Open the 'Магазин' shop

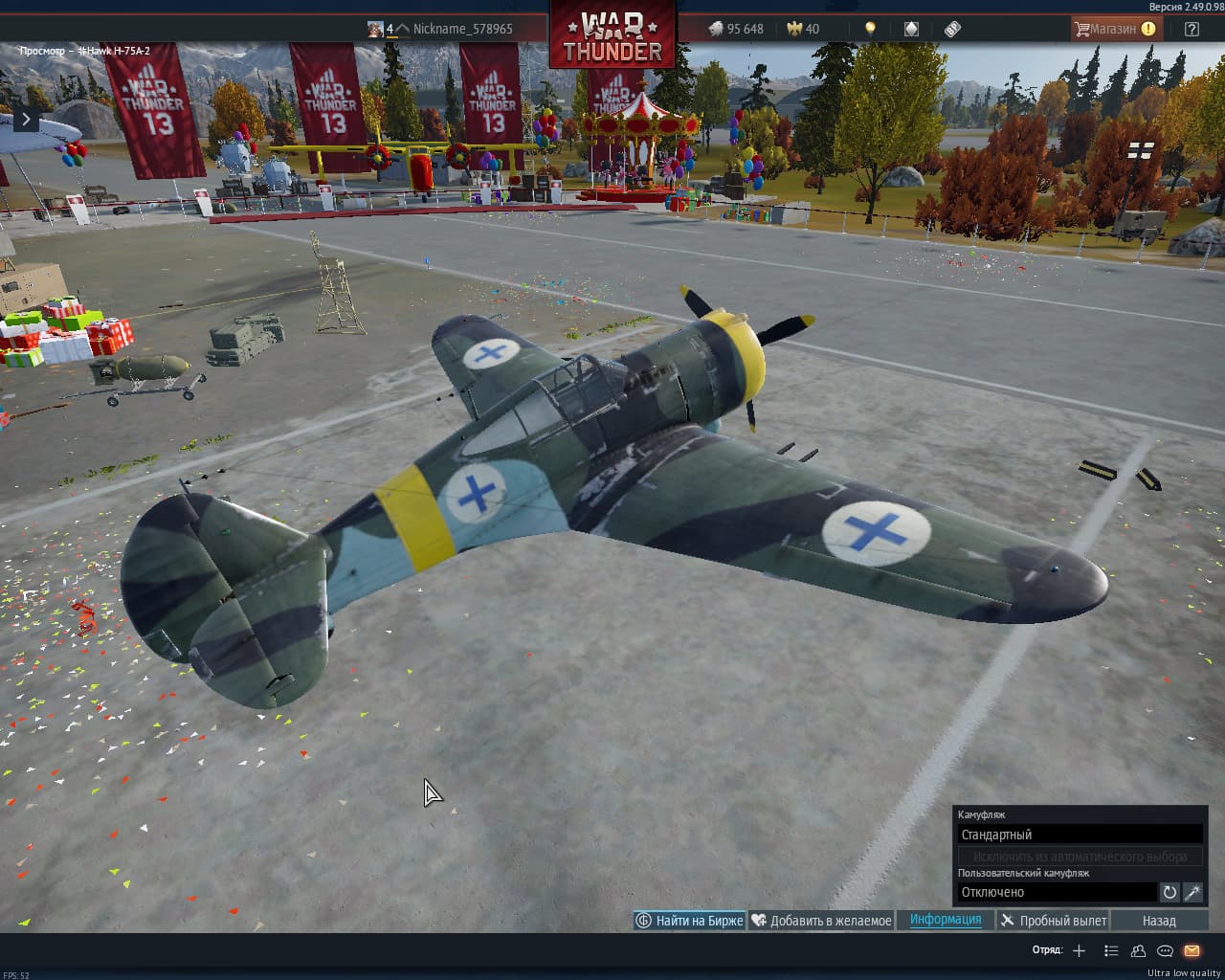point(1114,29)
